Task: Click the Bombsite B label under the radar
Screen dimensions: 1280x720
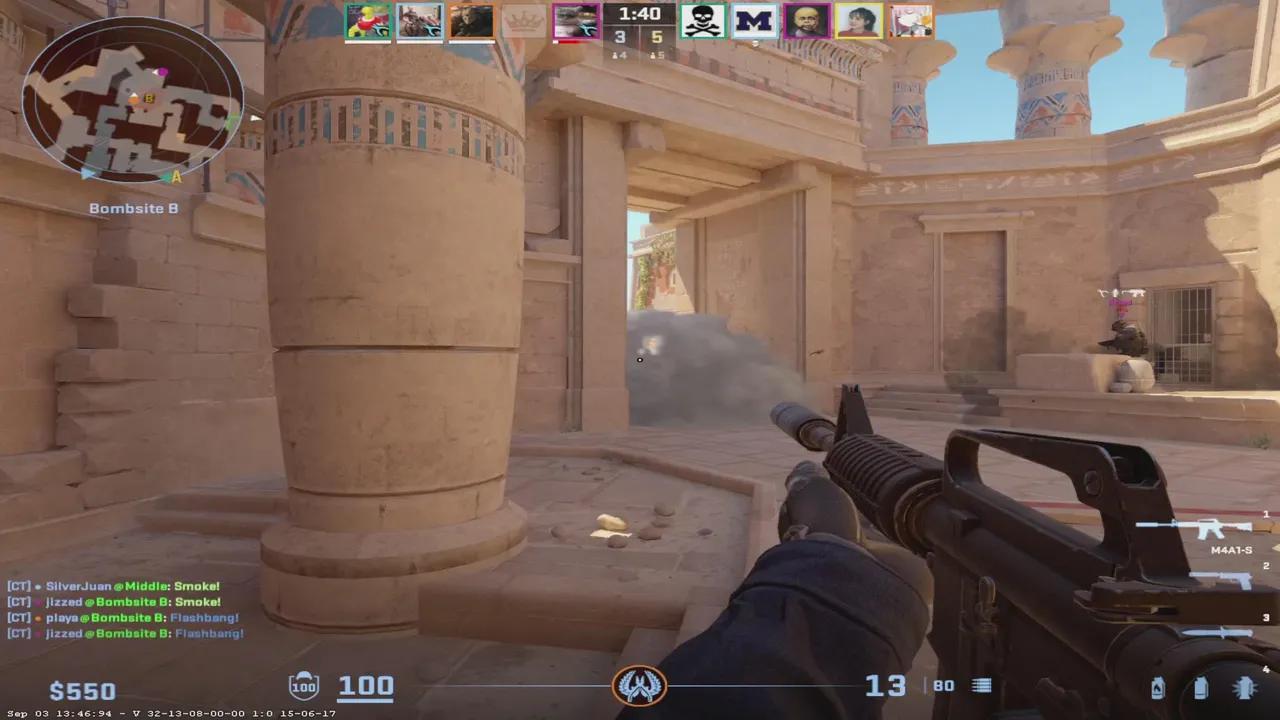Action: 133,208
